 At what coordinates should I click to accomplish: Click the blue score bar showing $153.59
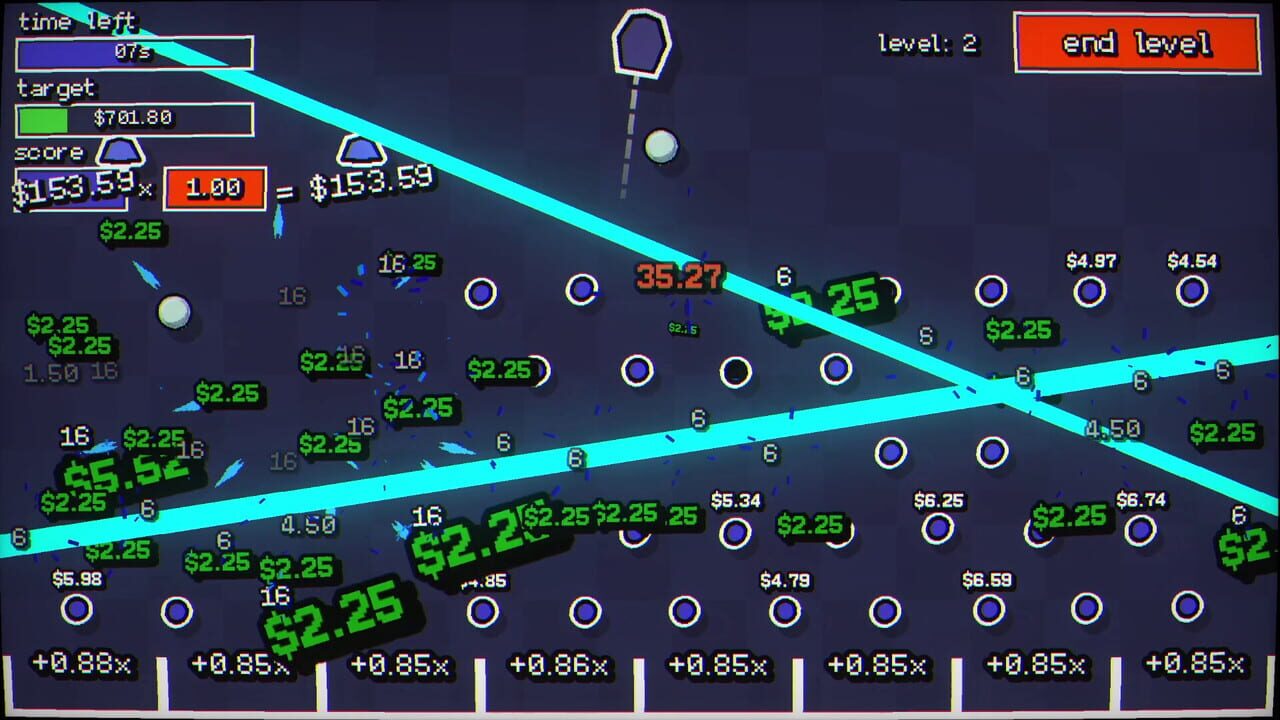70,188
